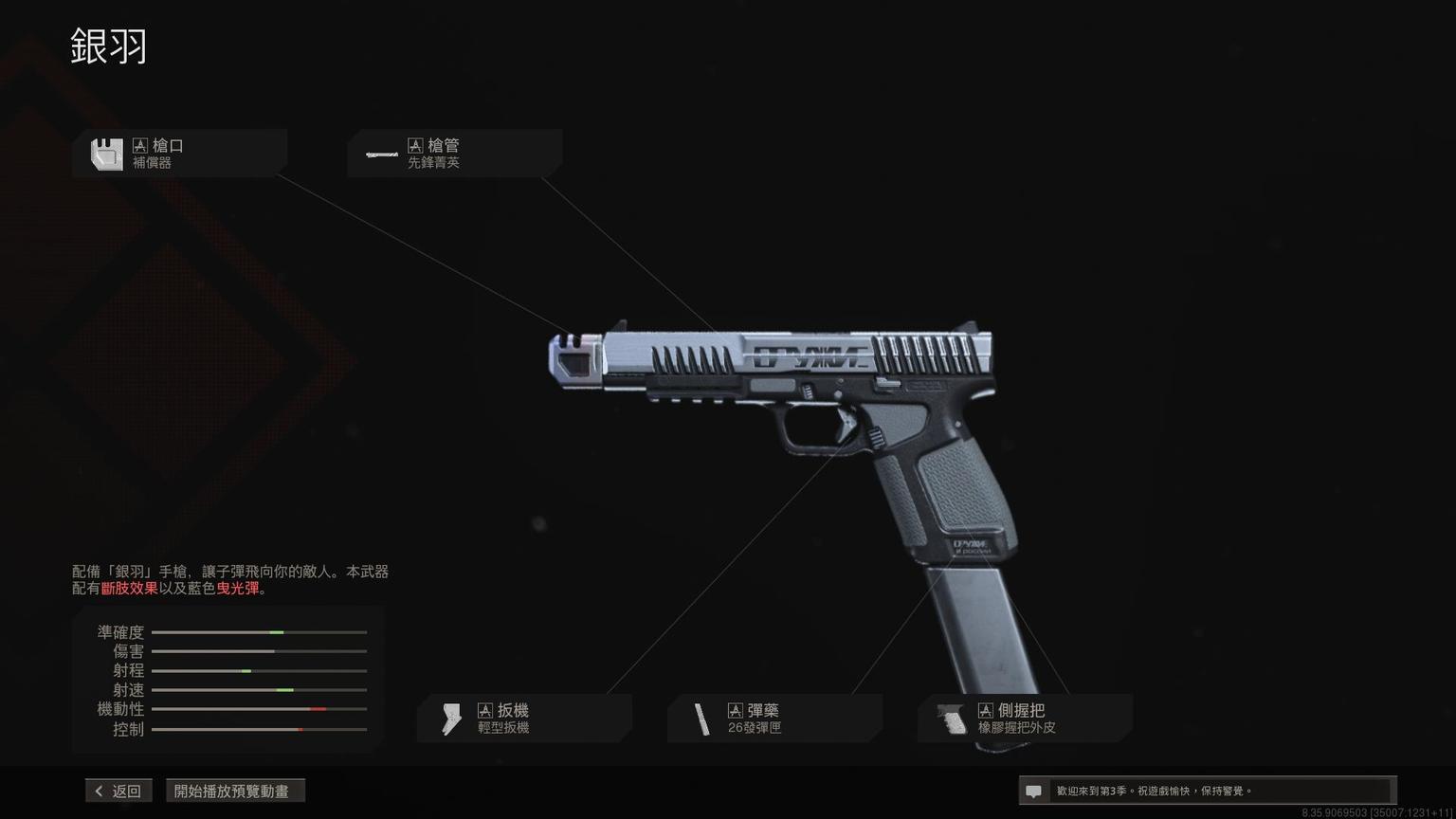This screenshot has height=819, width=1456.
Task: Open the 側握把 rear grip slot
Action: pos(1025,719)
